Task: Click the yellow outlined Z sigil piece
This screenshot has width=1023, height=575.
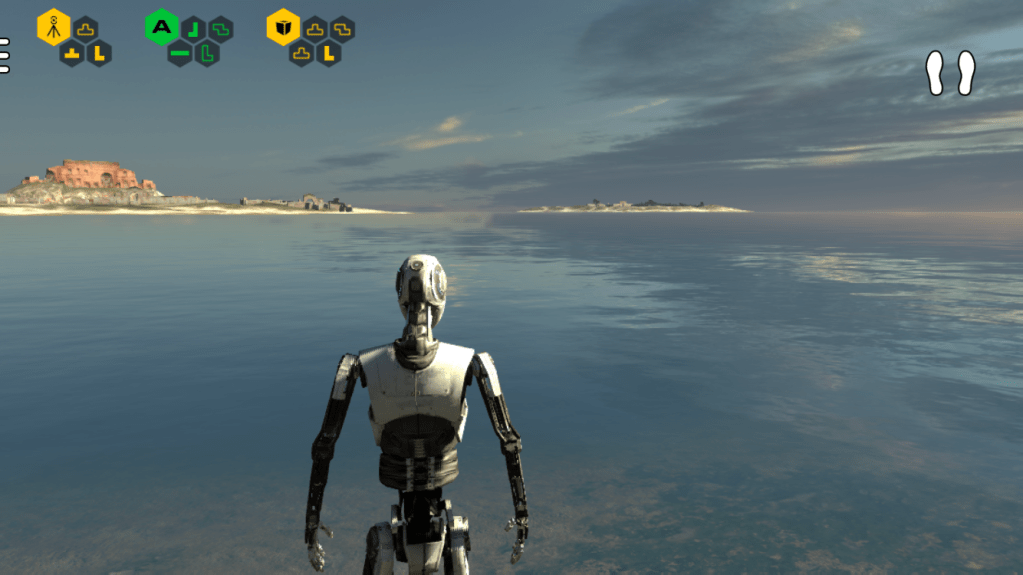Action: click(343, 29)
